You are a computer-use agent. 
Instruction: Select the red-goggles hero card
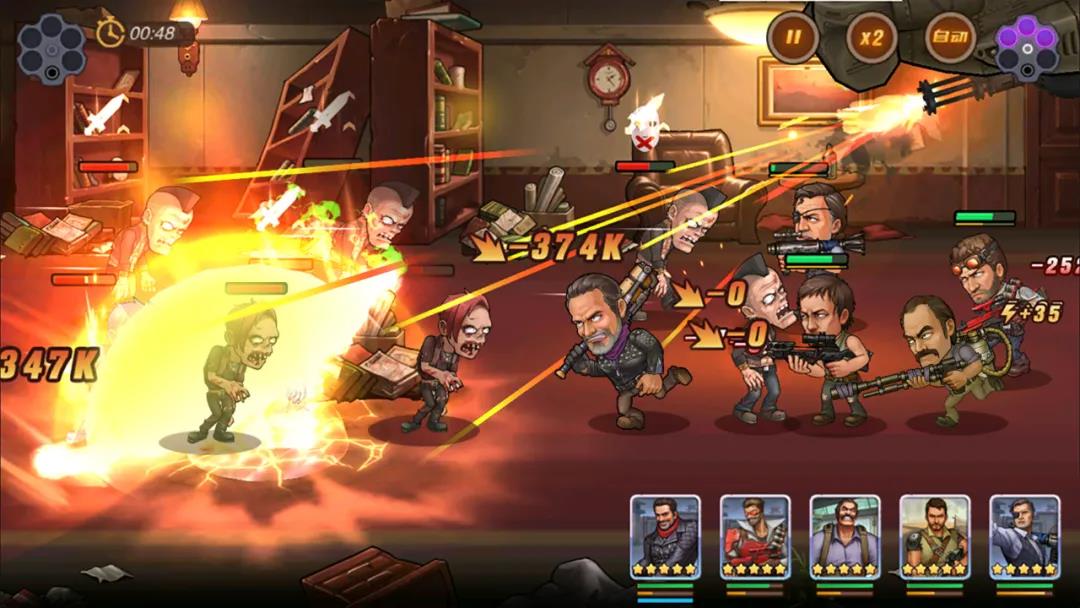(x=755, y=538)
